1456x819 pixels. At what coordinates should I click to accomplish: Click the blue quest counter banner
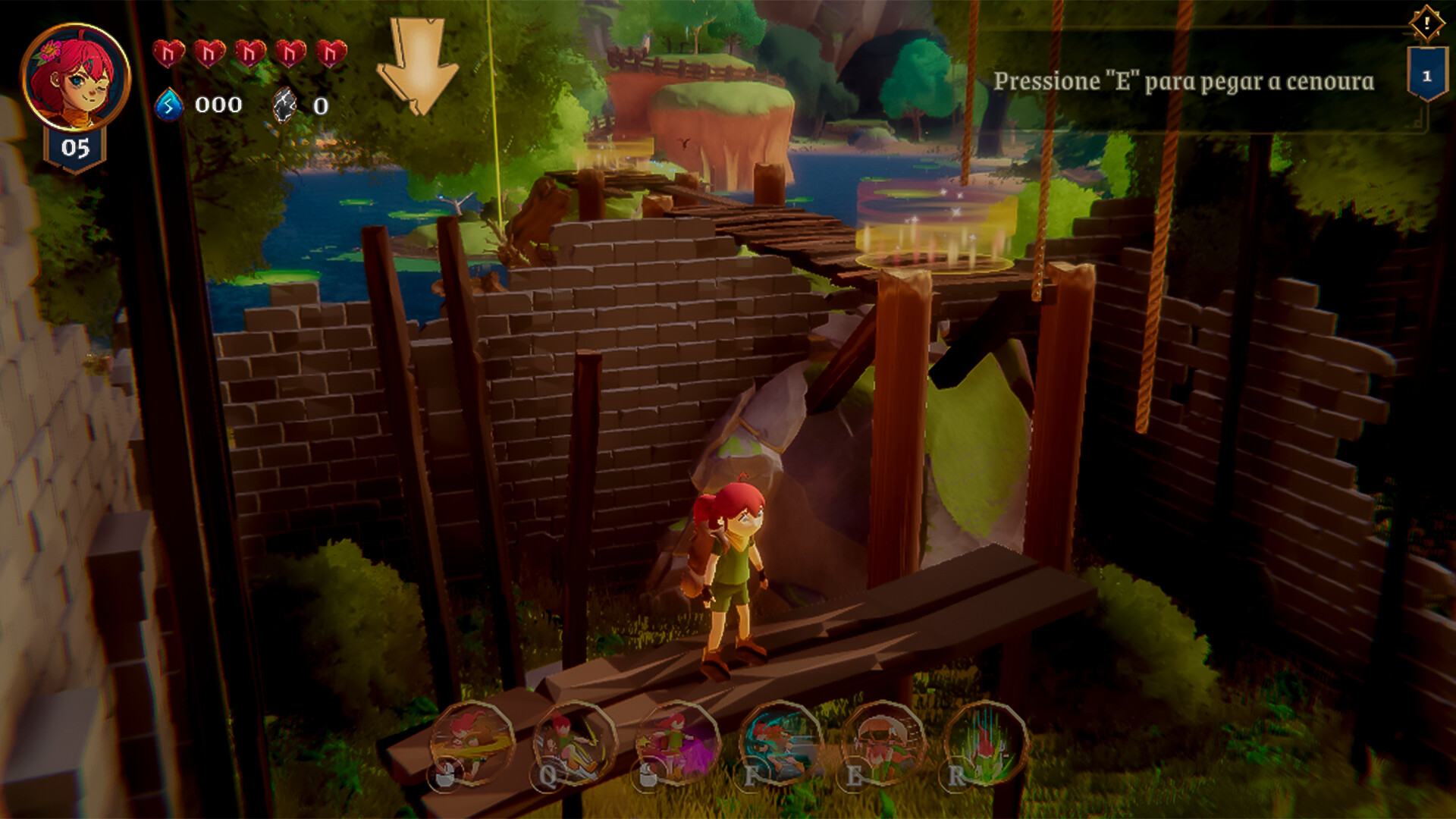coord(1426,75)
